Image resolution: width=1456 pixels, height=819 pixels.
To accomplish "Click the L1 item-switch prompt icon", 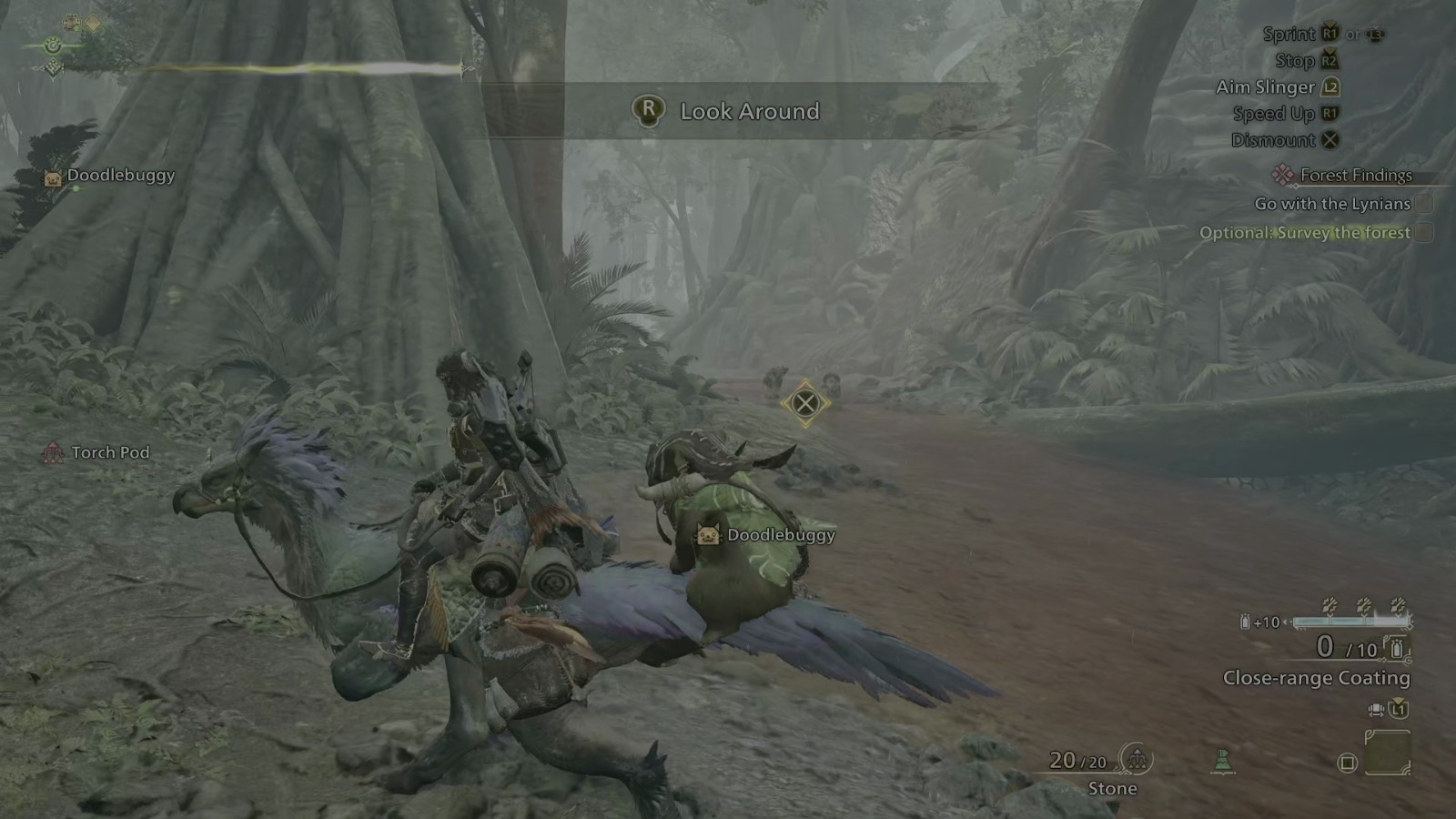I will (1399, 710).
